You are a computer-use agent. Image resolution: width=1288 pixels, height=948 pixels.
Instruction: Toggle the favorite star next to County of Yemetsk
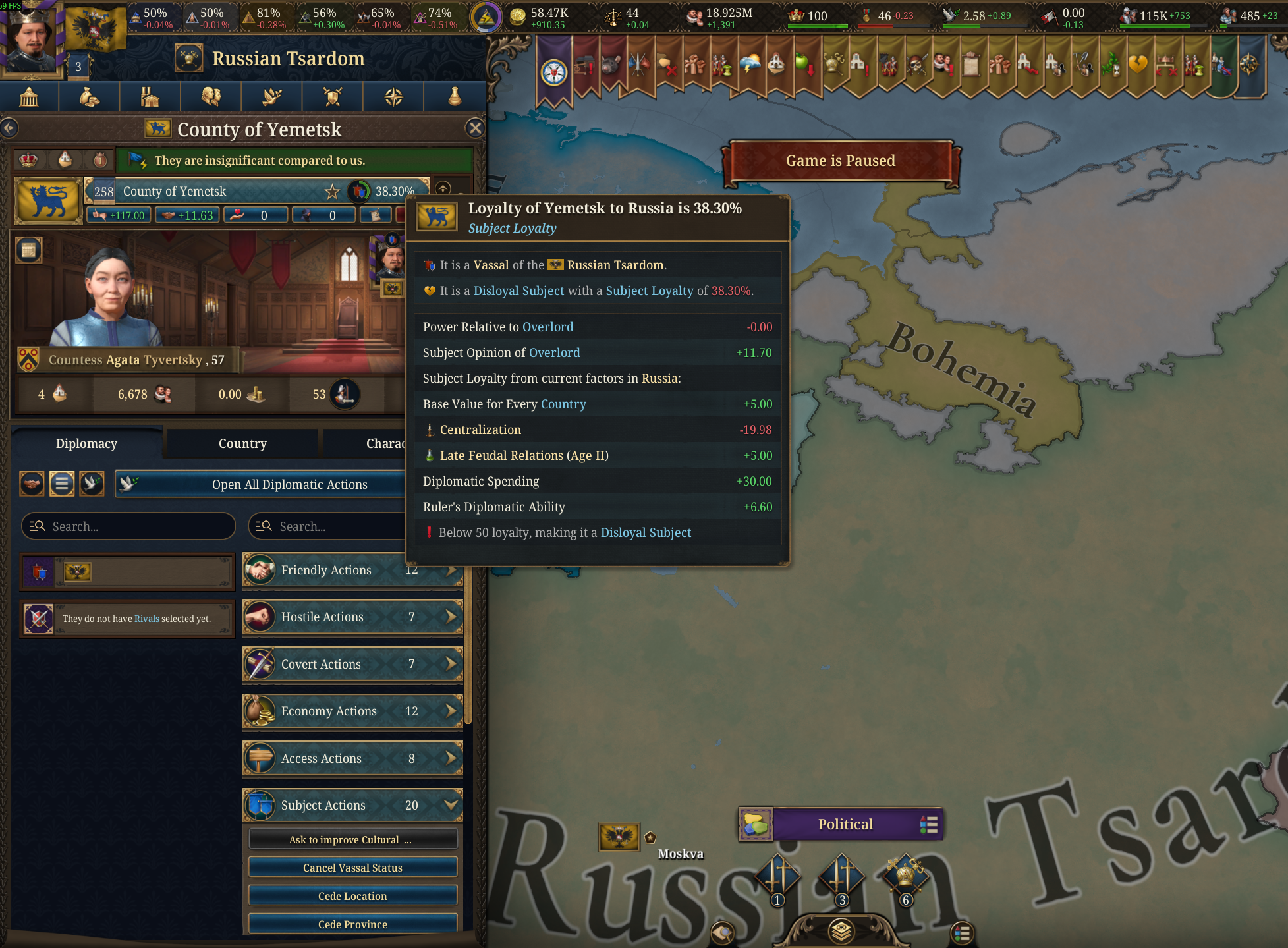[331, 192]
